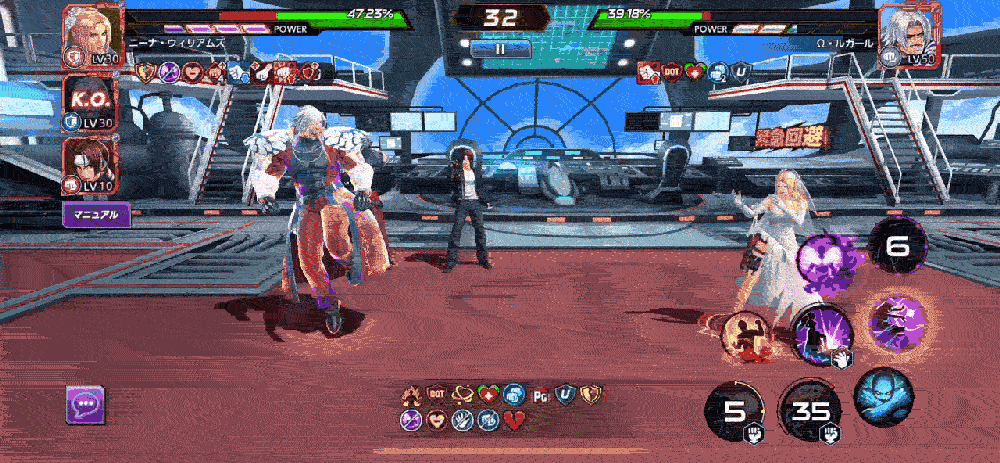Use the purple lightning strike skill
This screenshot has height=463, width=1000.
[x=823, y=333]
